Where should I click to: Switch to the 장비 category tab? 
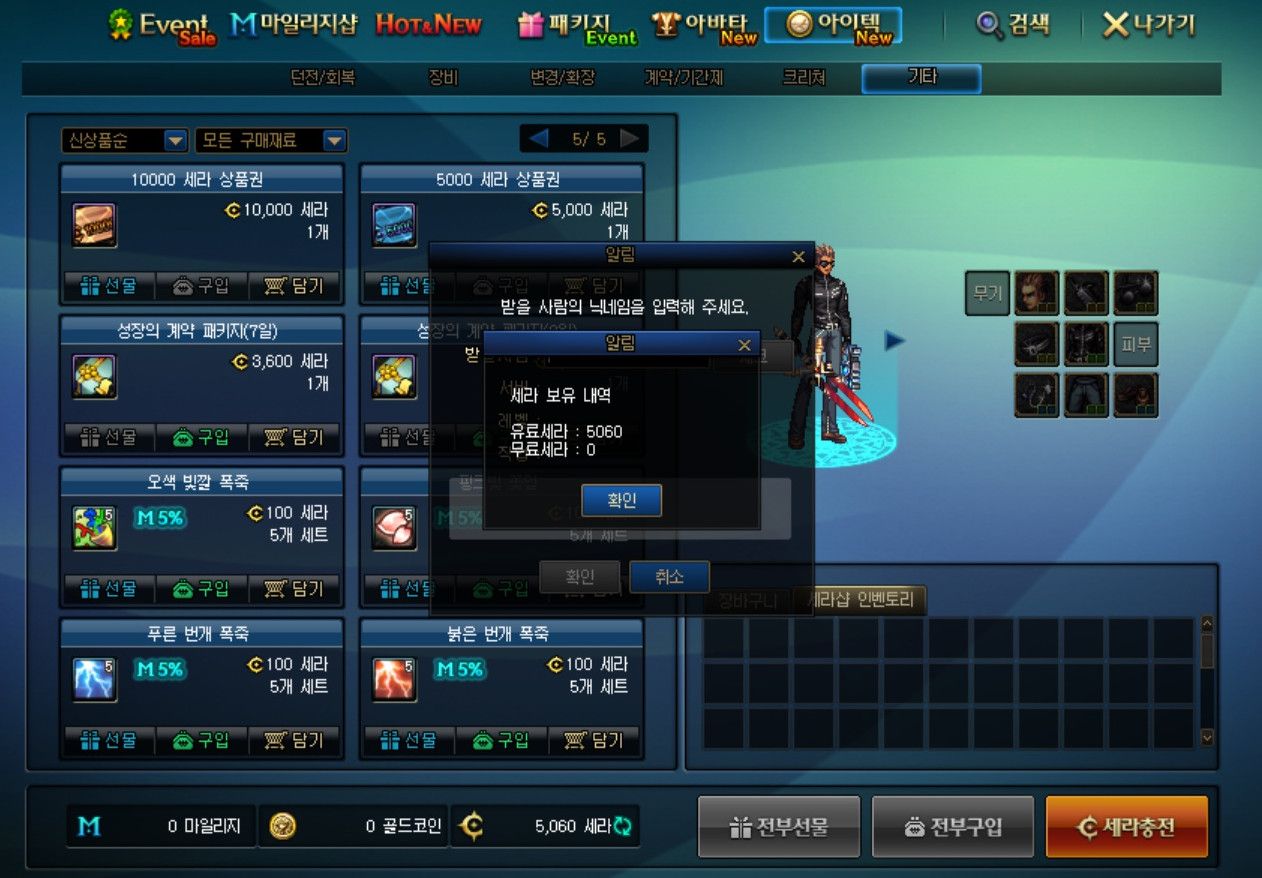(x=442, y=77)
